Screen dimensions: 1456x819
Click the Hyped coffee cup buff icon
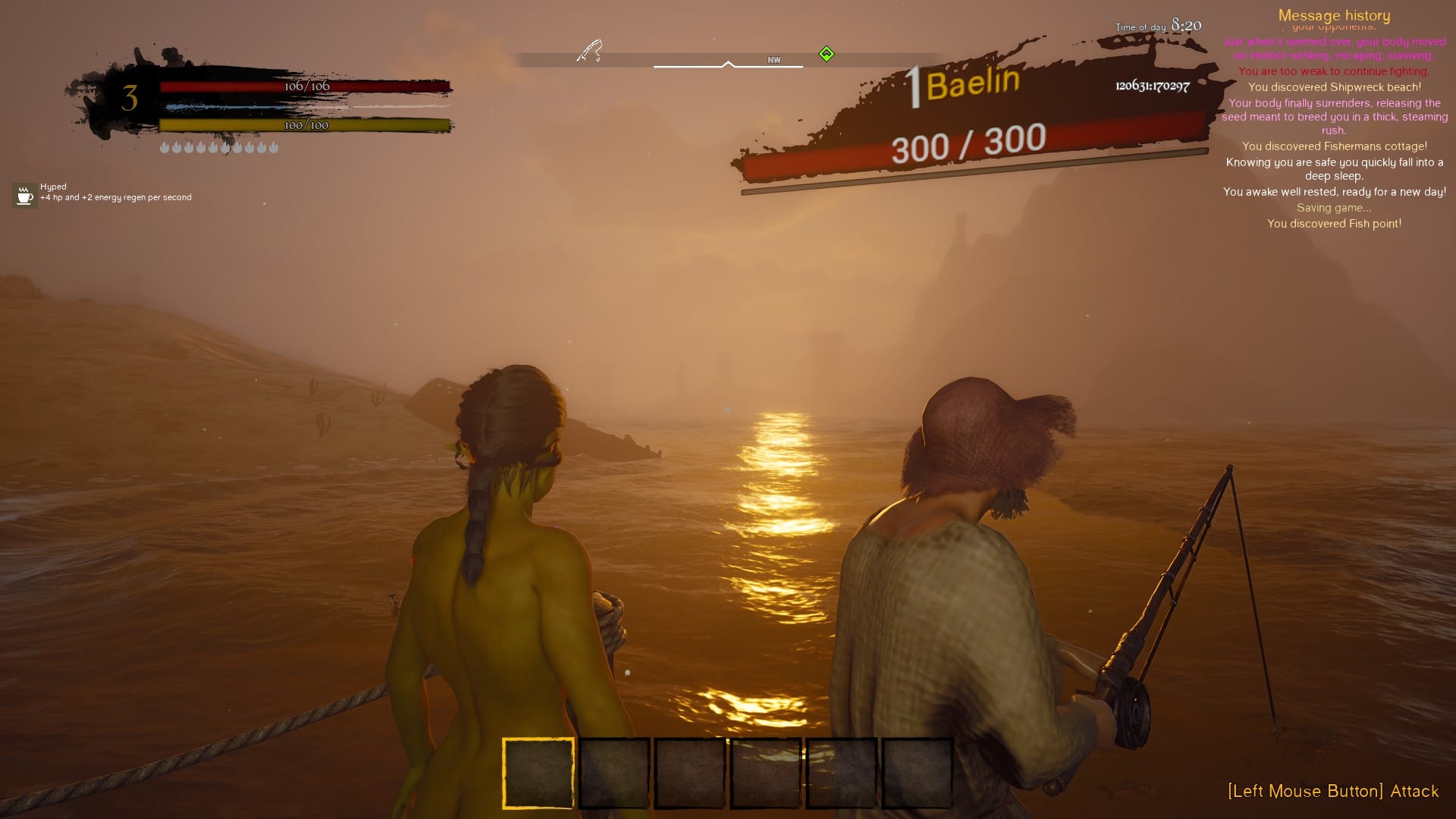24,195
